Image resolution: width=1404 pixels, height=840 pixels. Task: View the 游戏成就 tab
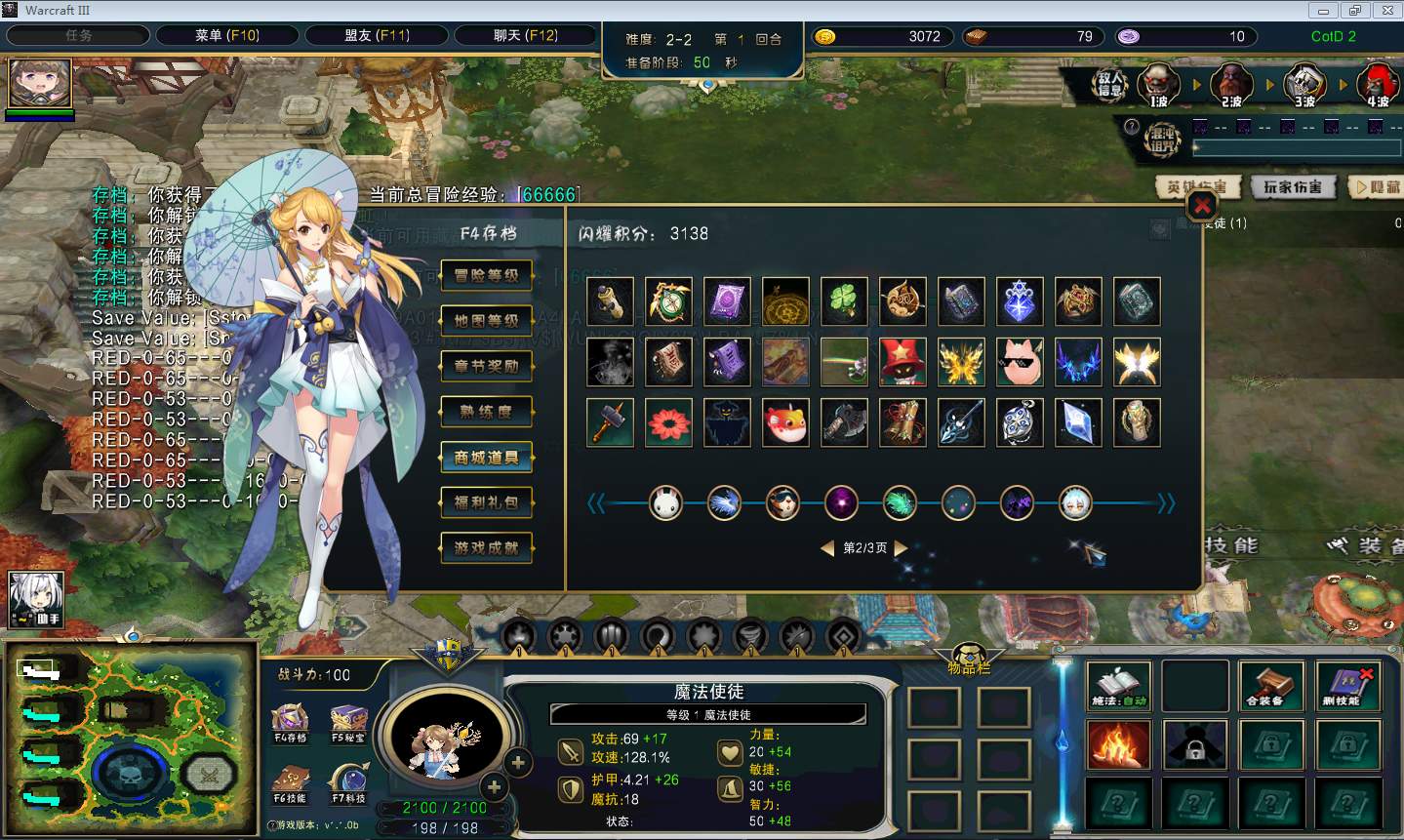pos(486,548)
